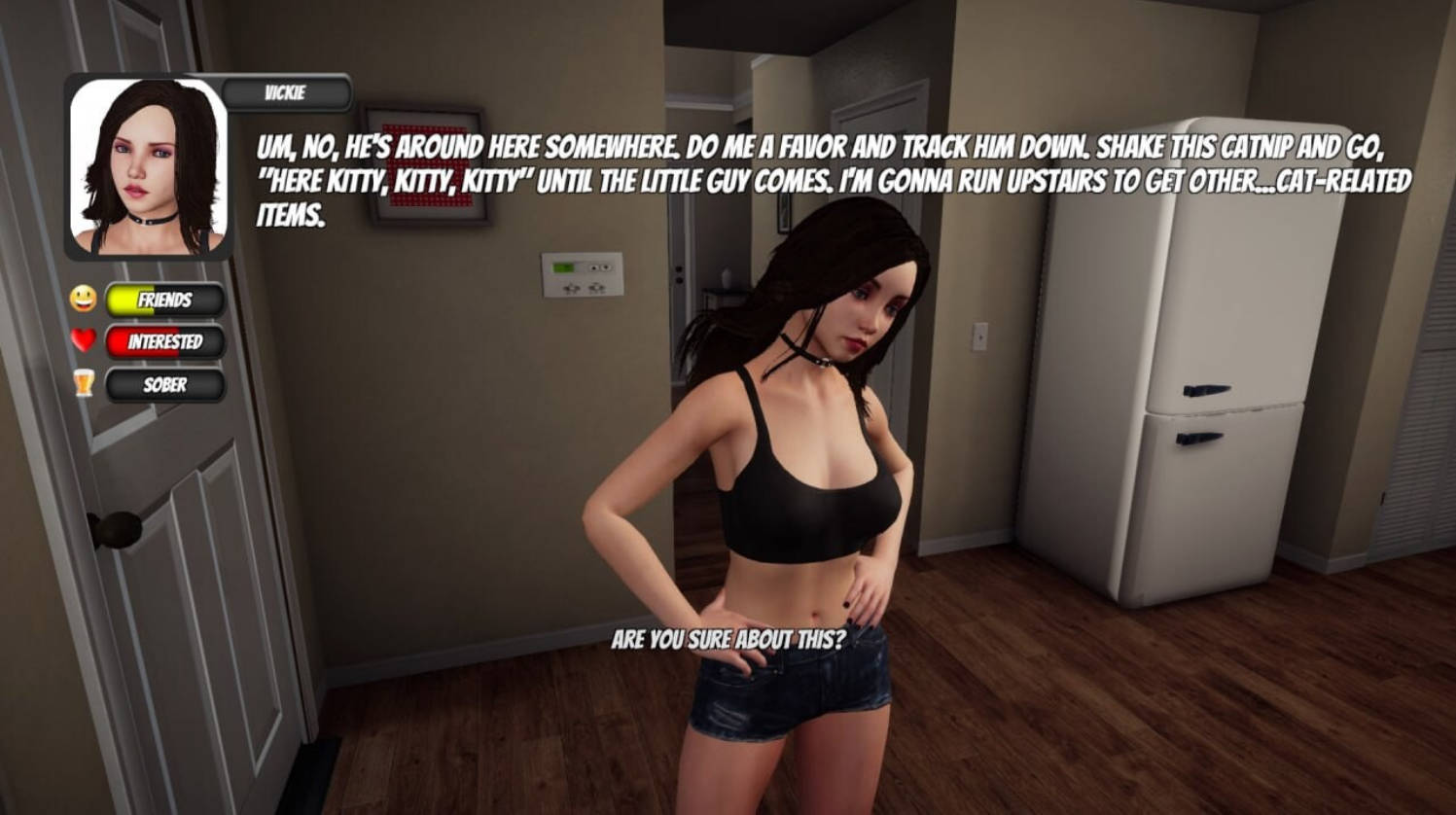Select the smiley Friends status icon

(83, 301)
